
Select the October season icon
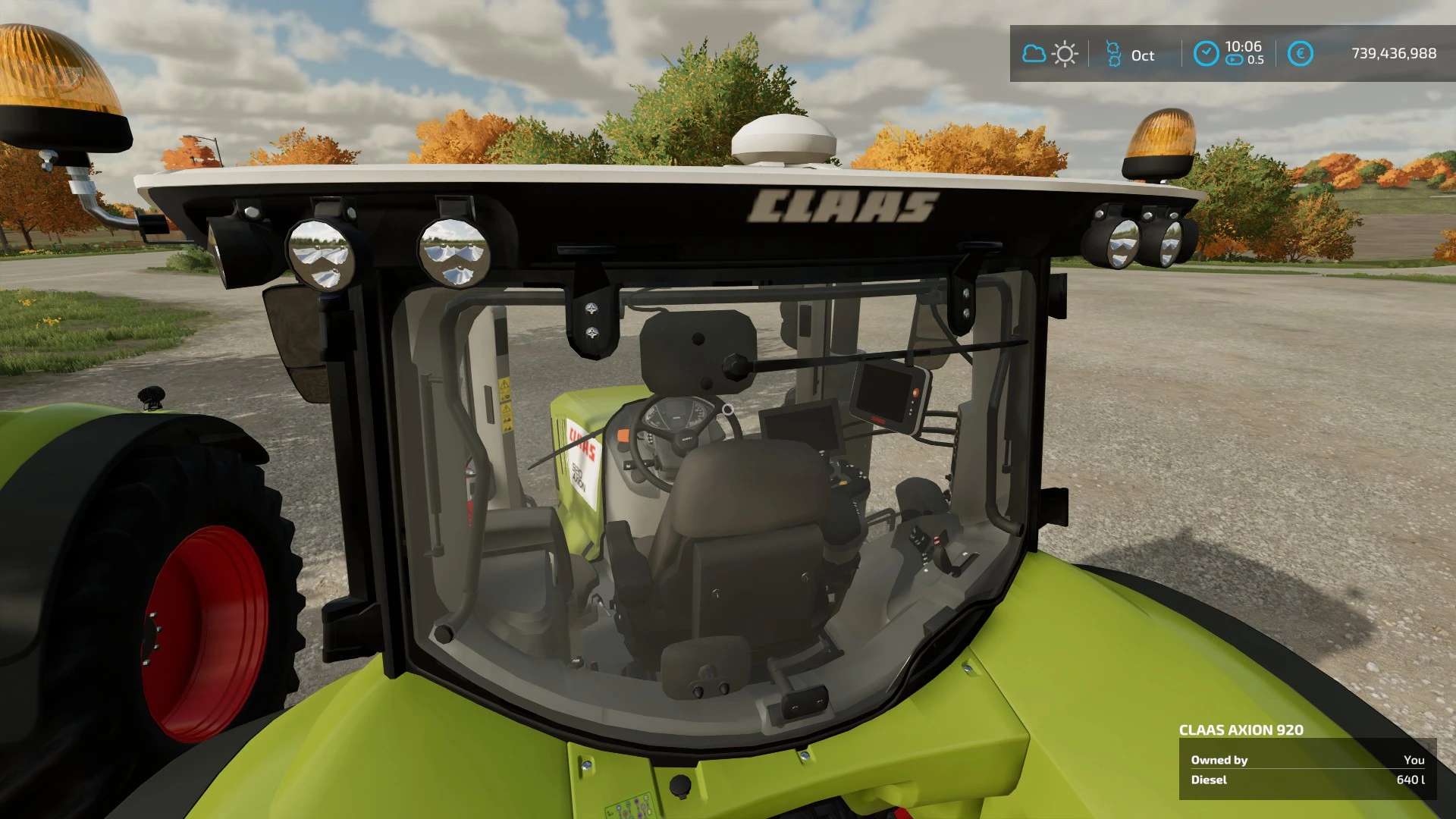(1113, 54)
